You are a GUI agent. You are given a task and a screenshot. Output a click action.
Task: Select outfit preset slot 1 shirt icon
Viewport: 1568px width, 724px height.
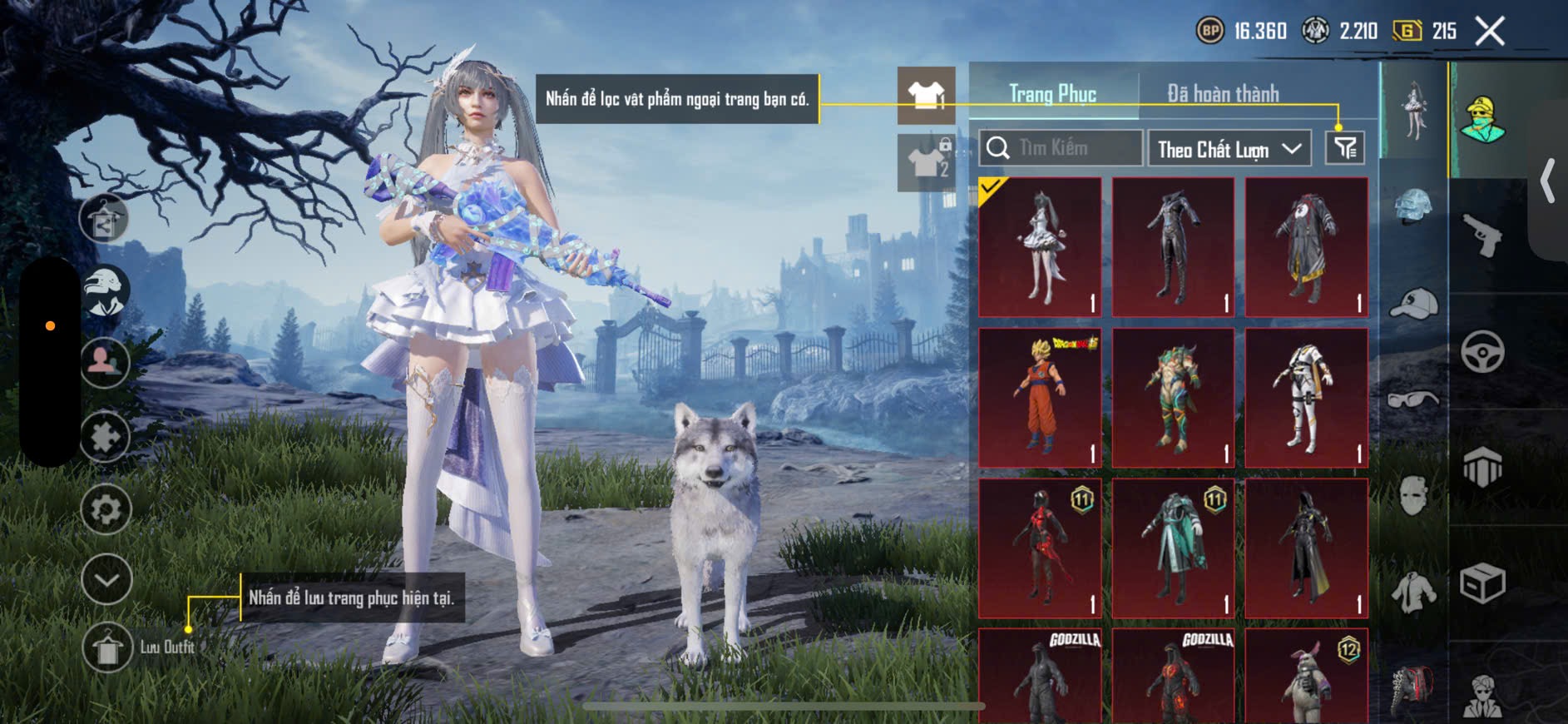(x=926, y=96)
